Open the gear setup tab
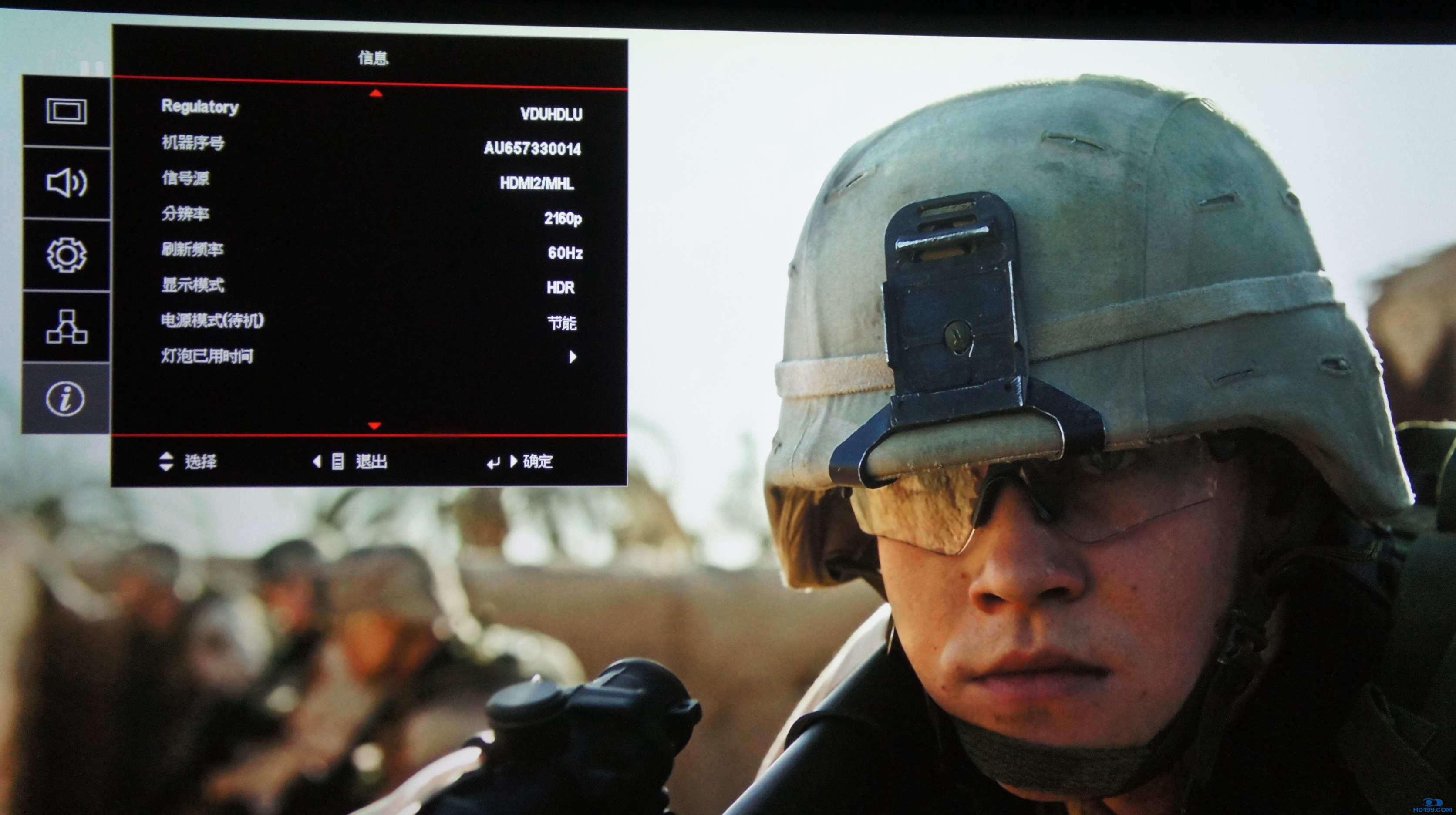Viewport: 1456px width, 815px height. coord(66,255)
